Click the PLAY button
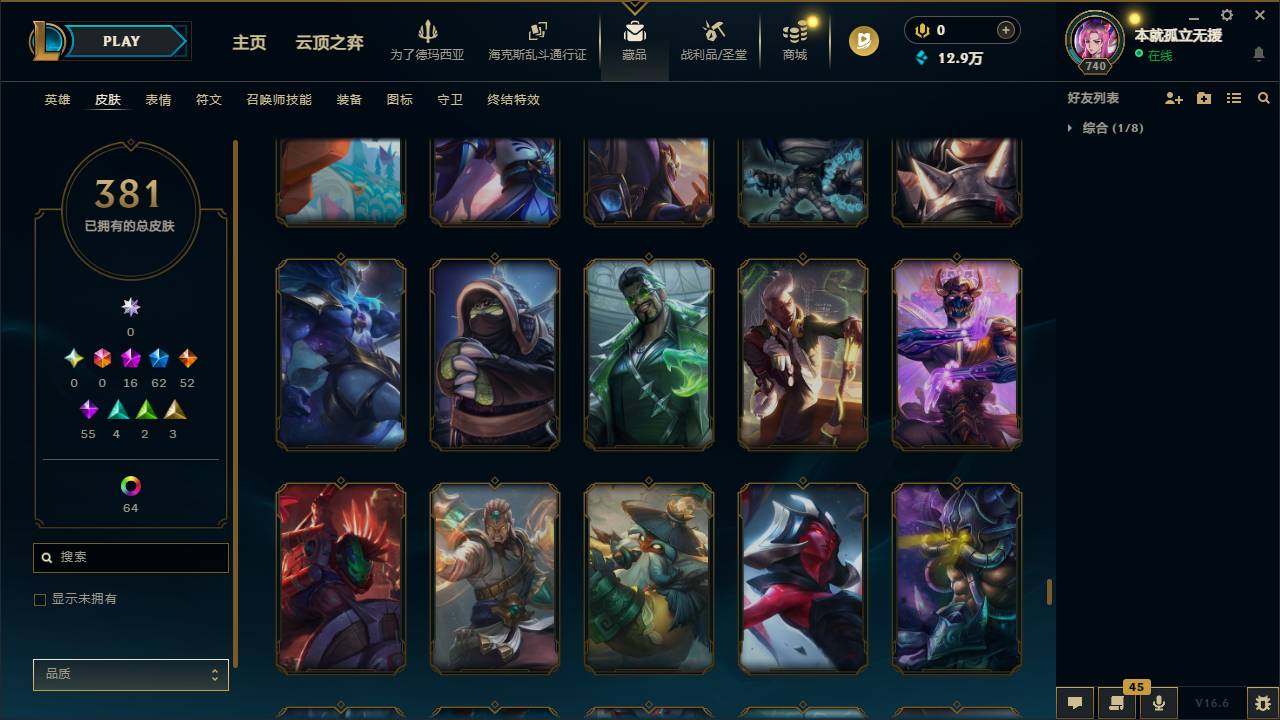 (x=120, y=41)
